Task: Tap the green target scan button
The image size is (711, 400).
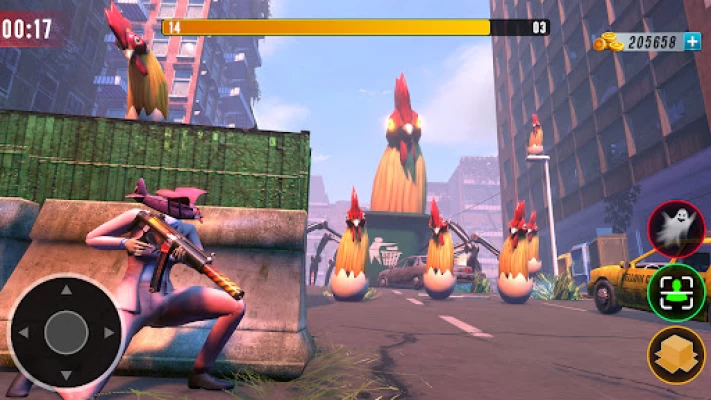Action: (676, 292)
